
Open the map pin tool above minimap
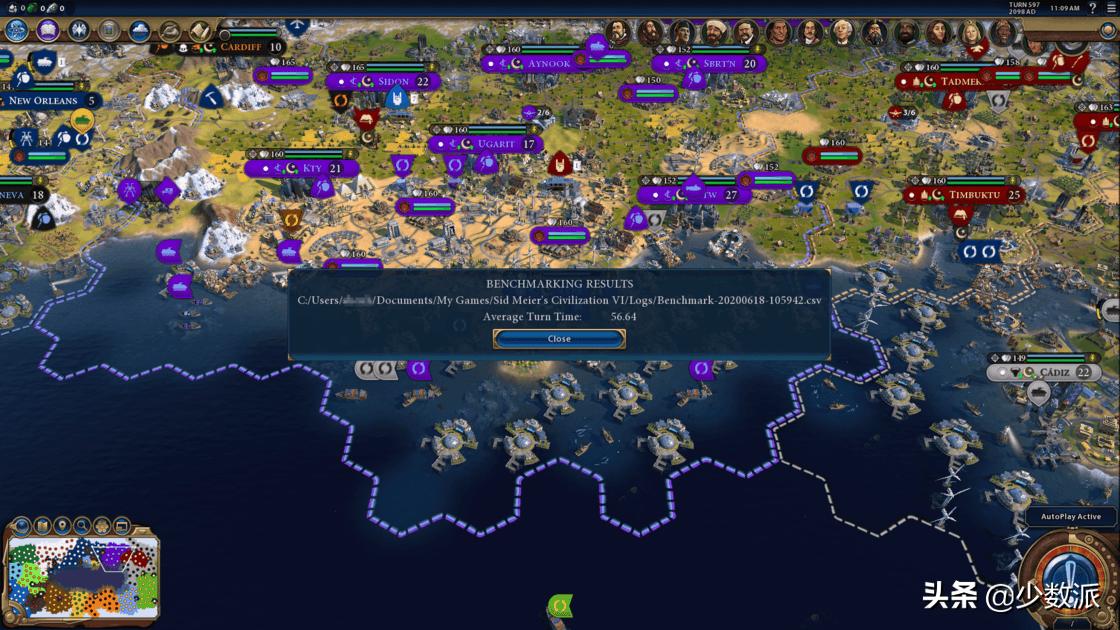pos(62,524)
